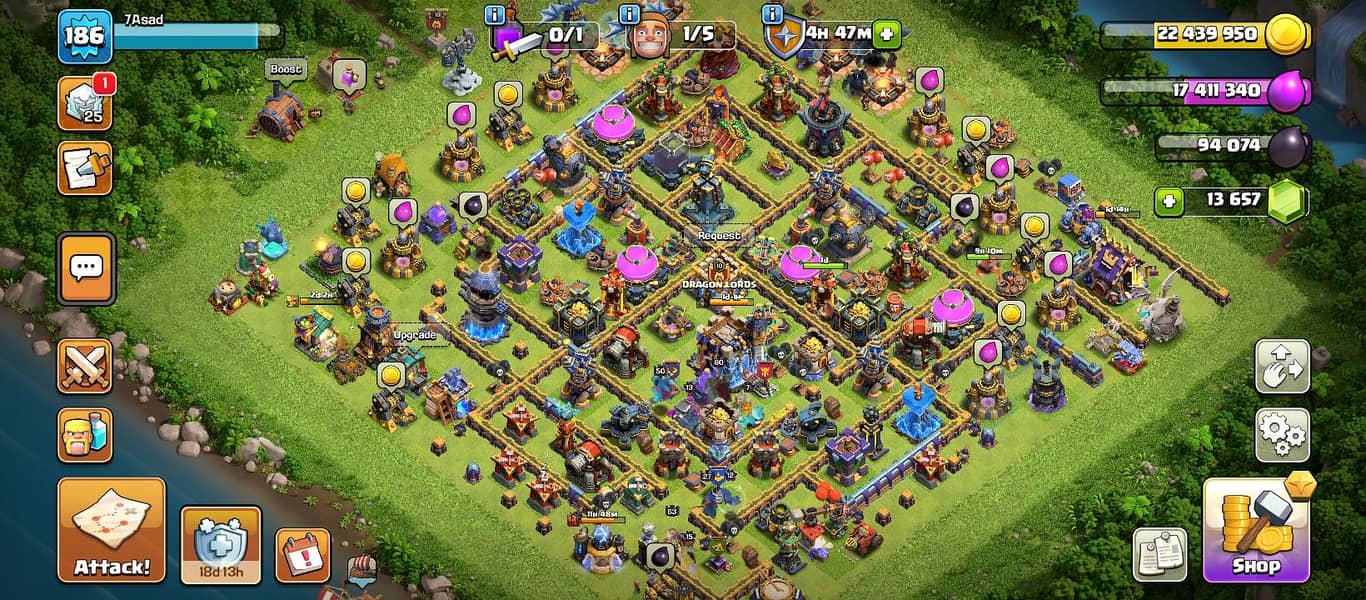Open the player level 186 badge
This screenshot has height=600, width=1366.
[x=84, y=36]
